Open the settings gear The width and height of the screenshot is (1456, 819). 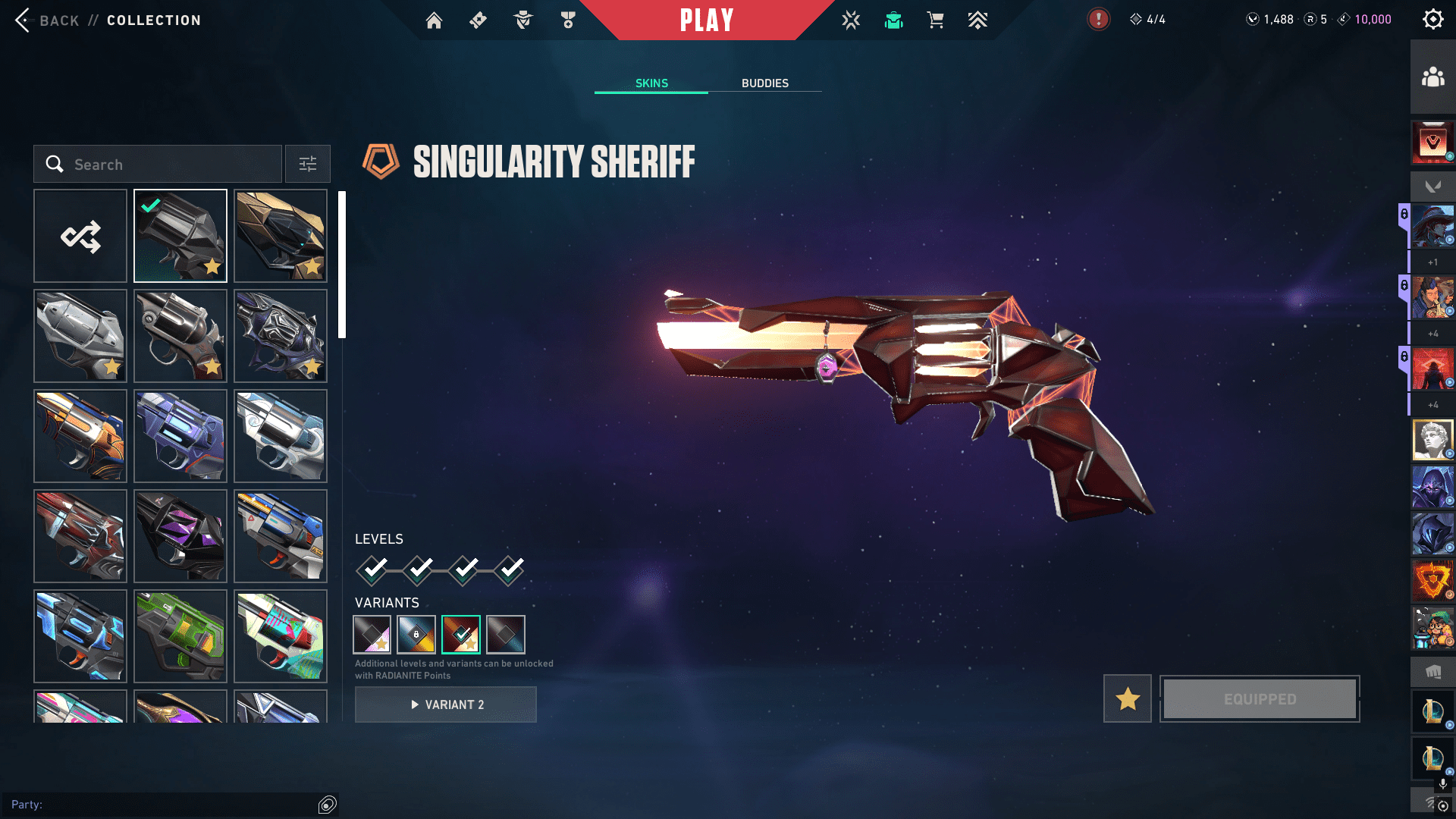click(x=1432, y=20)
